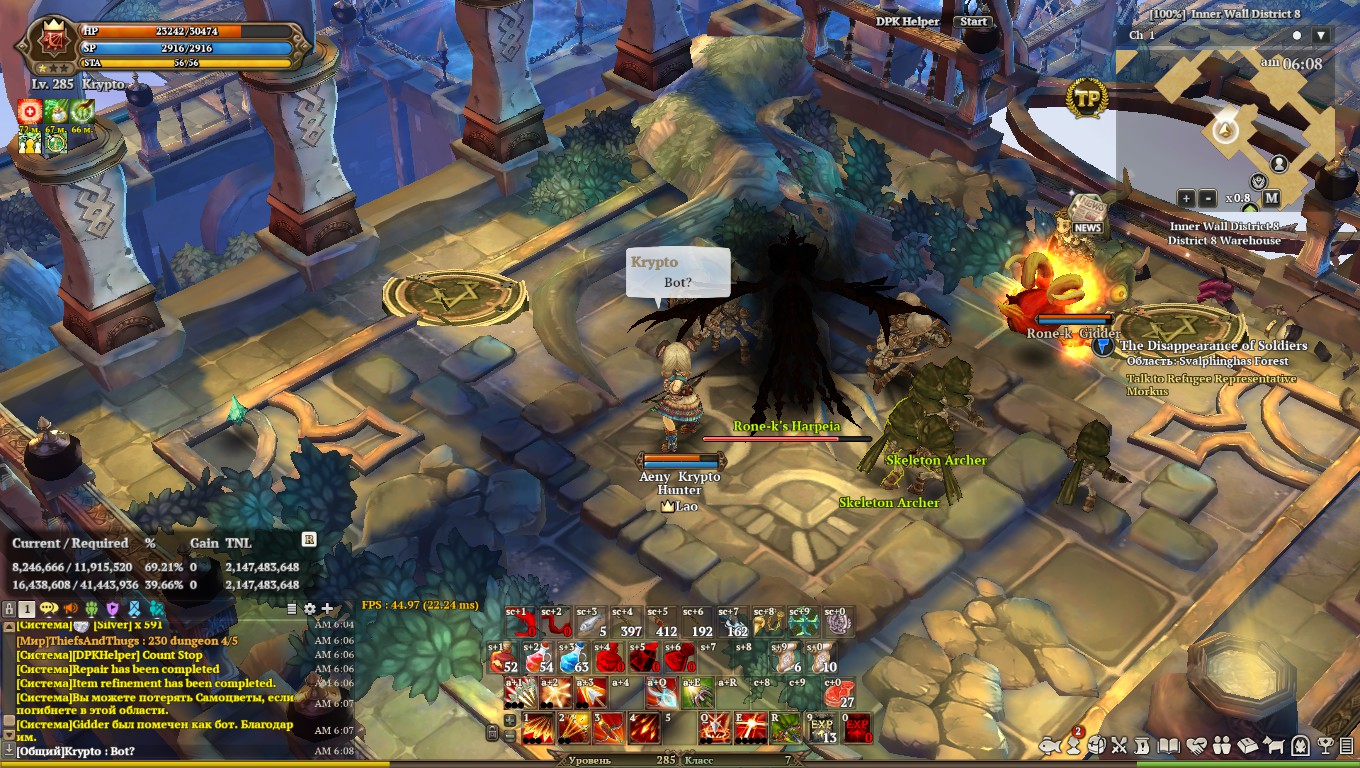1360x768 pixels.
Task: Click the Start button beside DPK Helper
Action: pyautogui.click(x=973, y=21)
